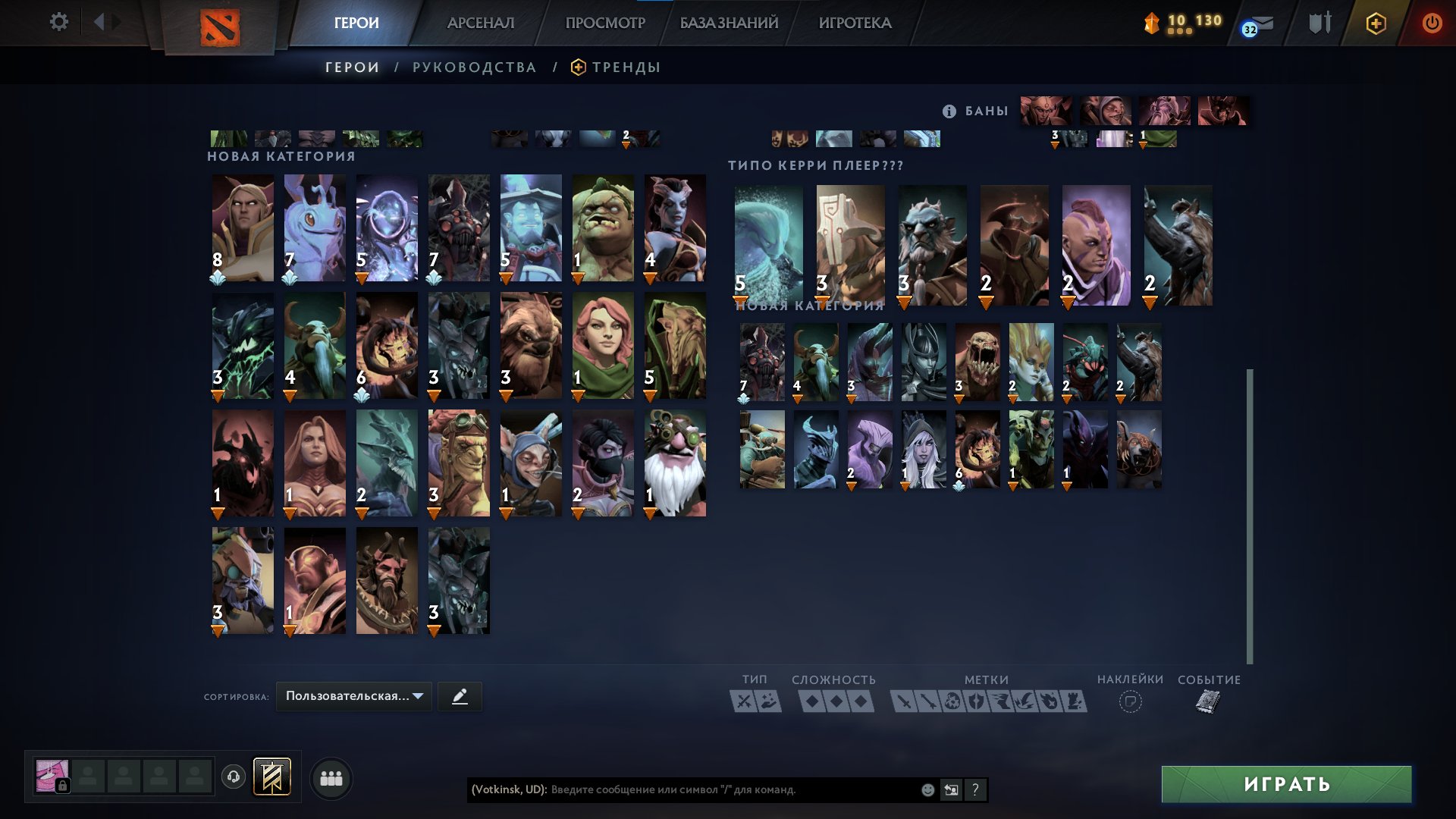Open the Пользовательская sorting dropdown
Screen dimensions: 1456x819
pos(353,696)
